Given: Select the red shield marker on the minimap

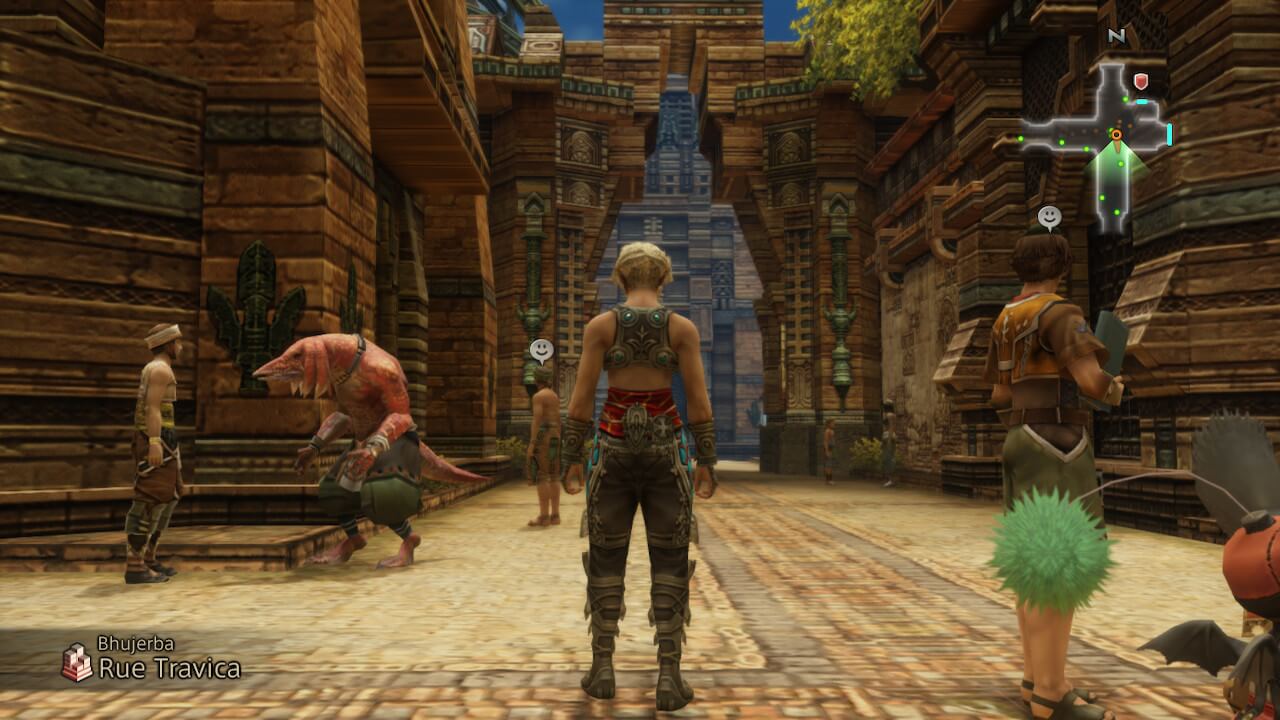Looking at the screenshot, I should click(1140, 81).
